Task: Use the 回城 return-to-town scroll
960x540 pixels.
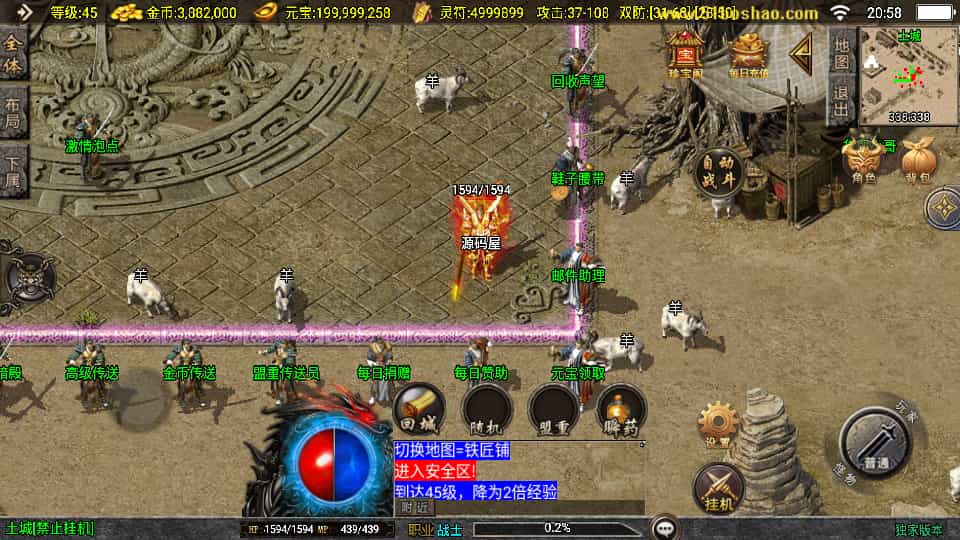Action: tap(419, 409)
